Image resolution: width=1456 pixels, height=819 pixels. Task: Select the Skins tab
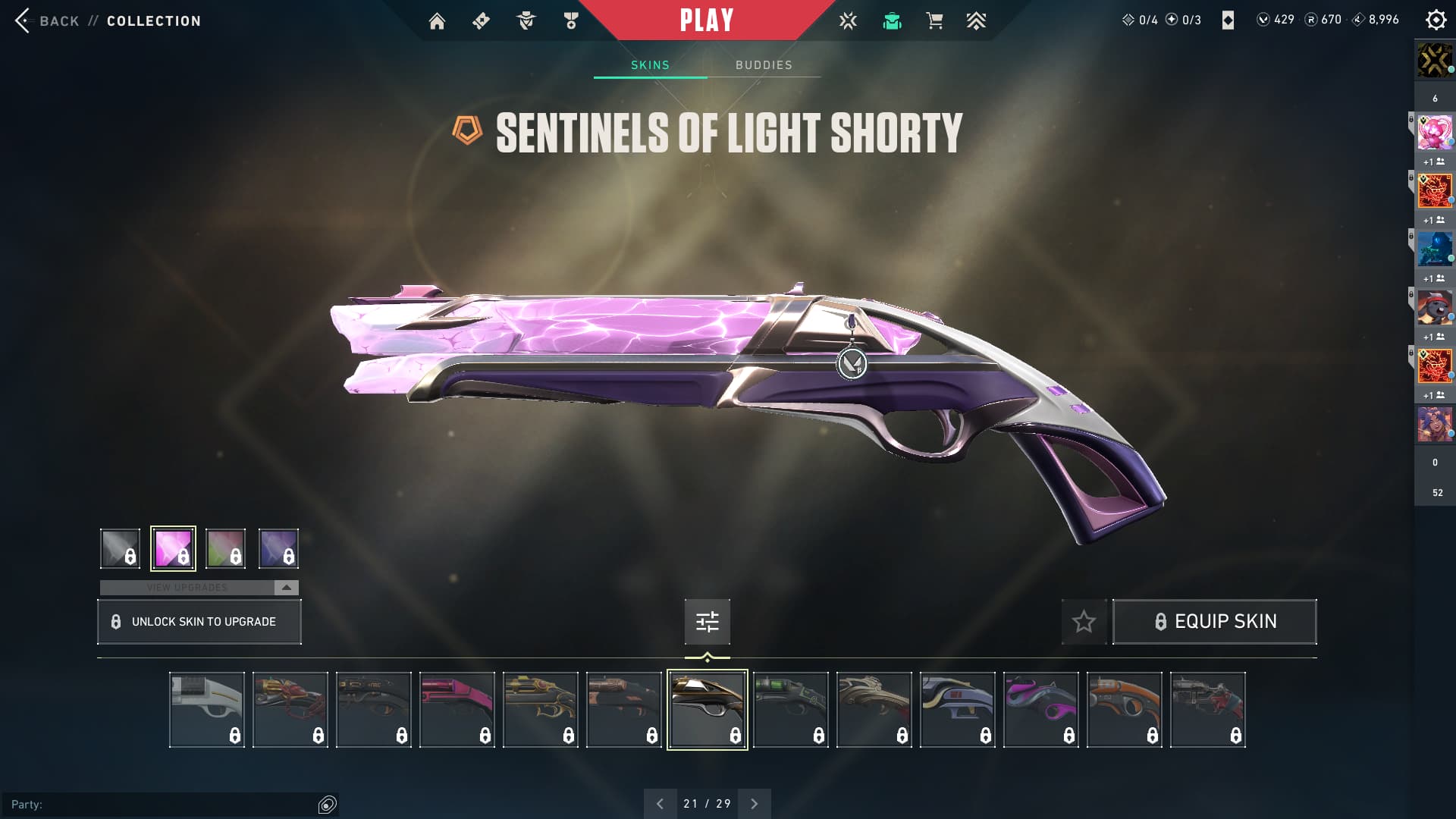pos(650,65)
